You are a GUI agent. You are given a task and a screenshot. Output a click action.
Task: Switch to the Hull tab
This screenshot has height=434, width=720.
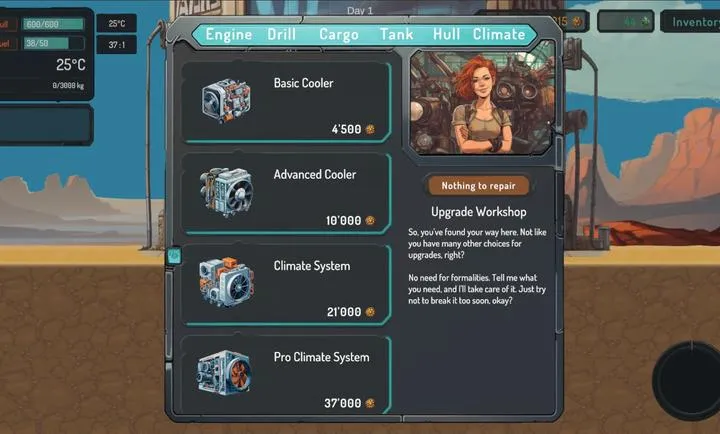pyautogui.click(x=447, y=34)
